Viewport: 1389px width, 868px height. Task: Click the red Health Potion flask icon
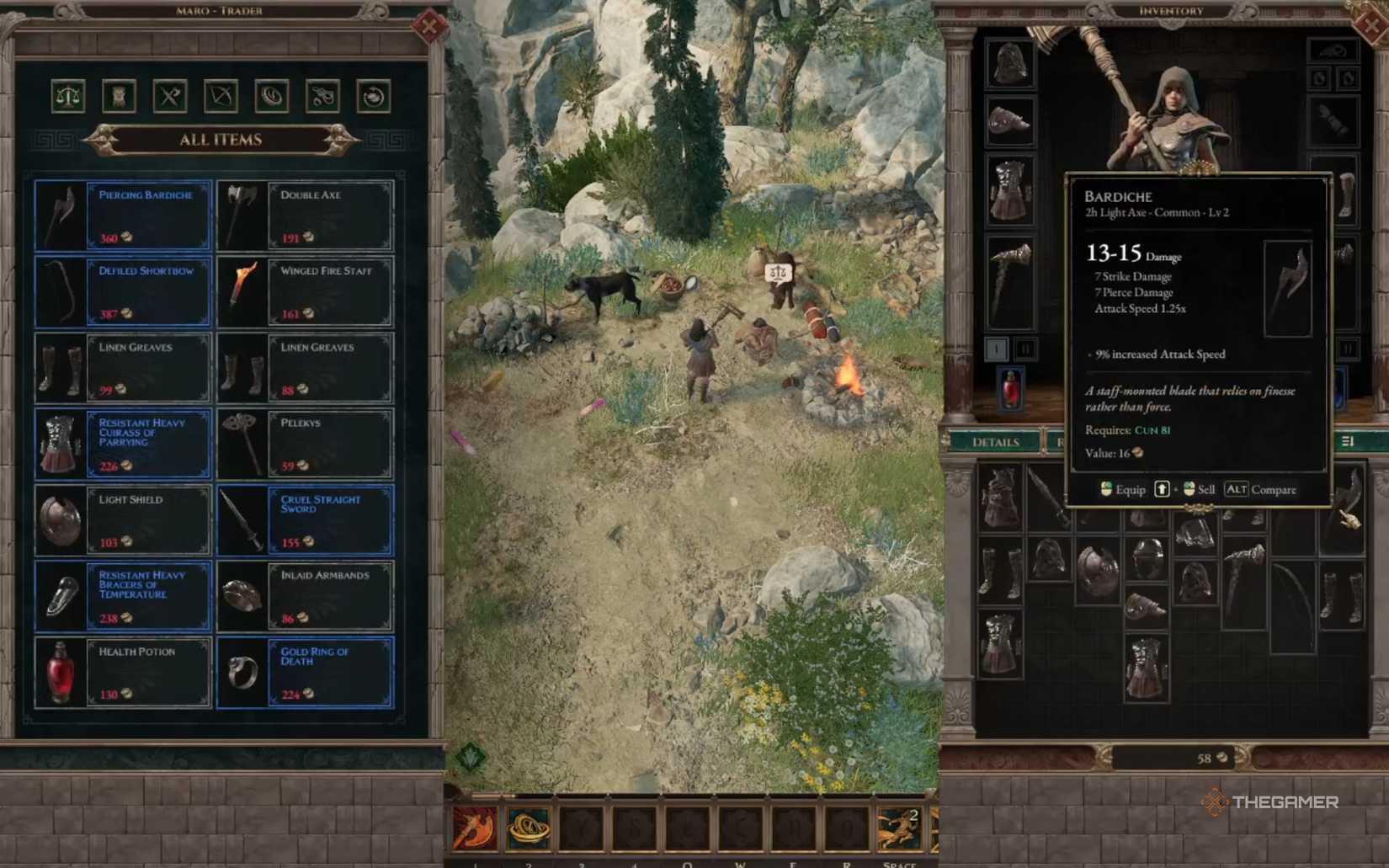pyautogui.click(x=61, y=672)
